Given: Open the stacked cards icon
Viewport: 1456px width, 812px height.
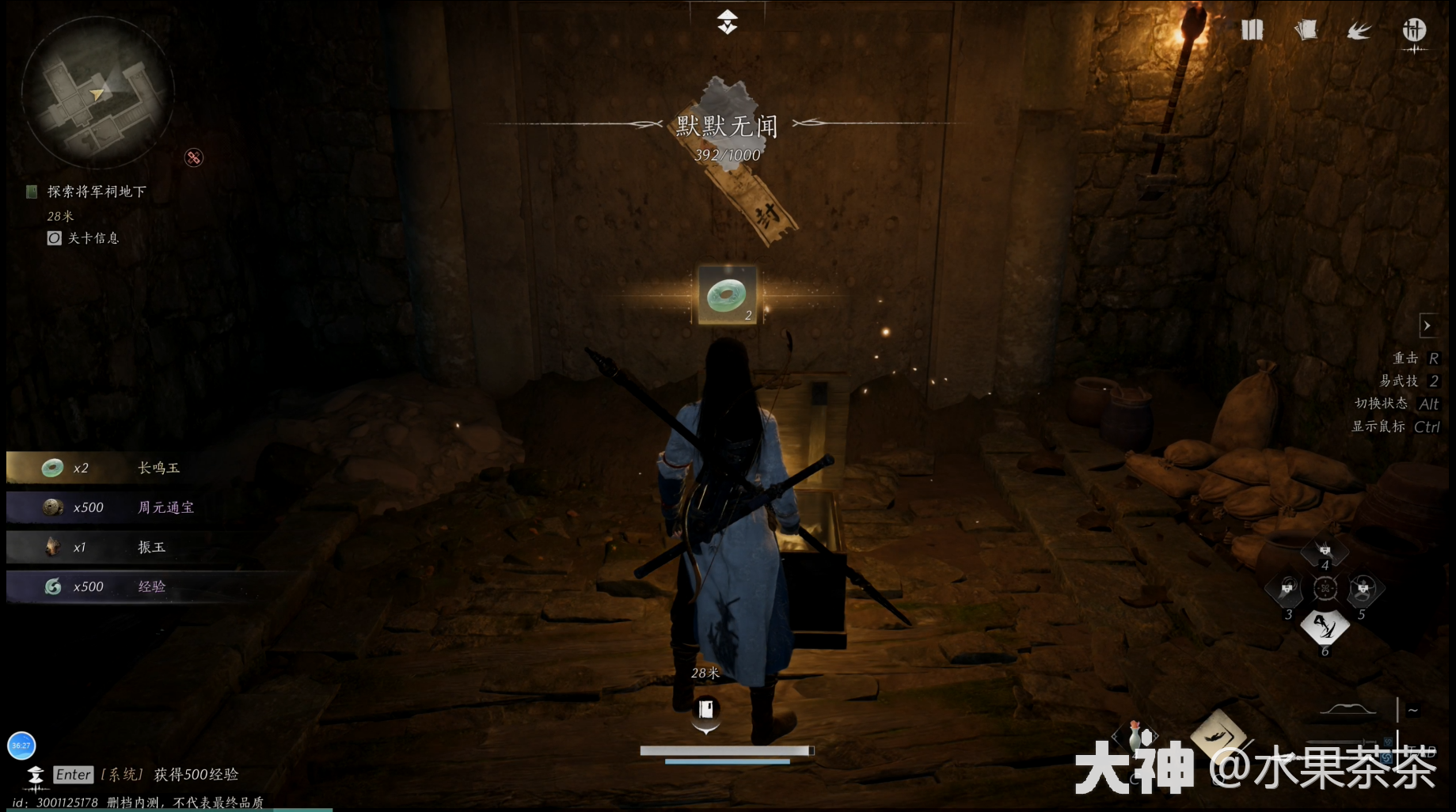Looking at the screenshot, I should click(x=1306, y=31).
